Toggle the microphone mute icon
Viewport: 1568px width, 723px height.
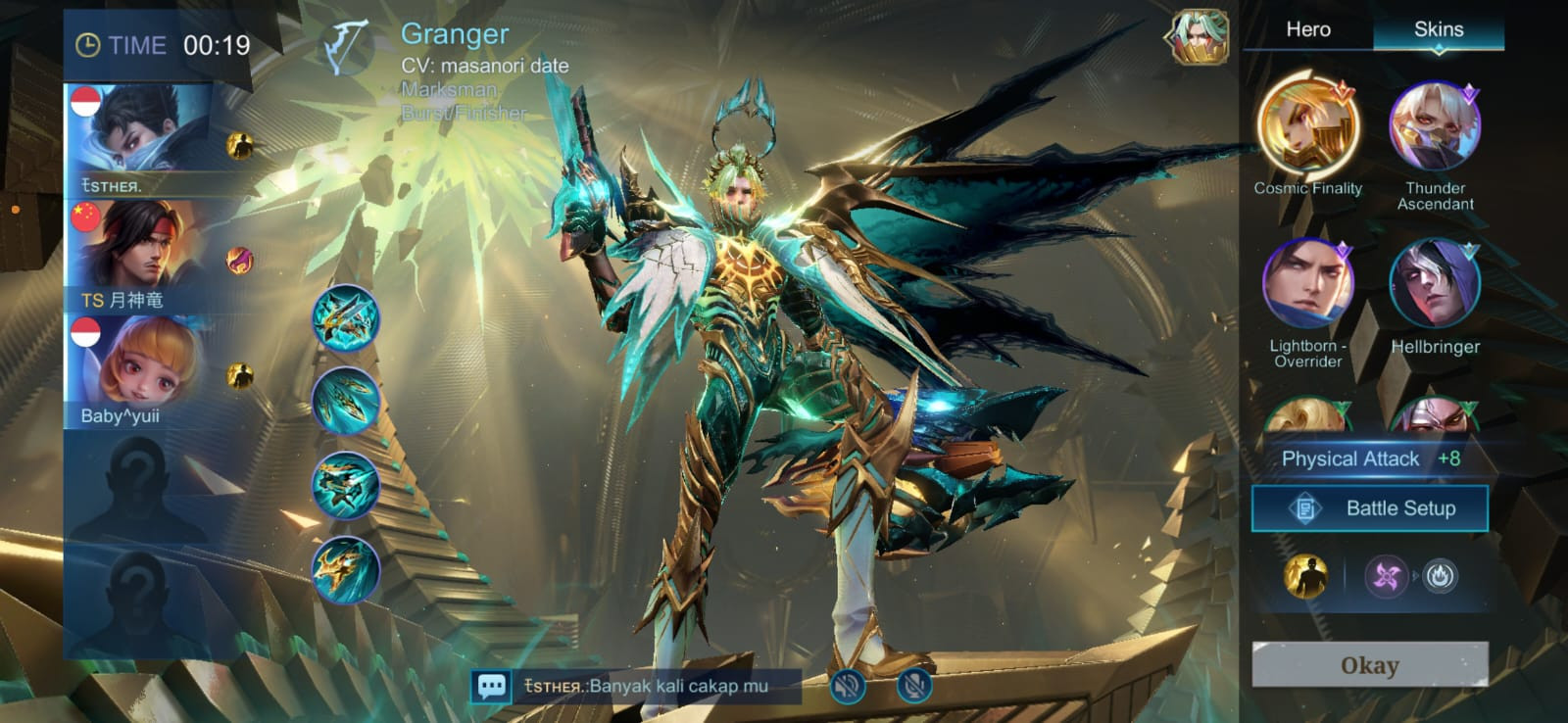point(913,686)
